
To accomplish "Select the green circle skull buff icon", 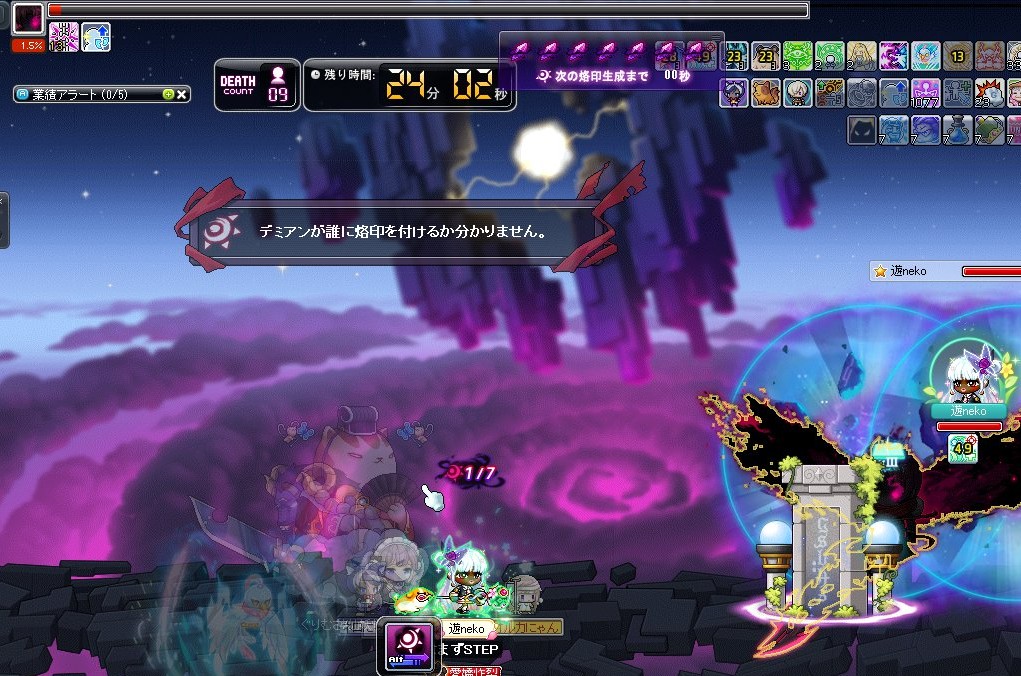I will pyautogui.click(x=830, y=54).
